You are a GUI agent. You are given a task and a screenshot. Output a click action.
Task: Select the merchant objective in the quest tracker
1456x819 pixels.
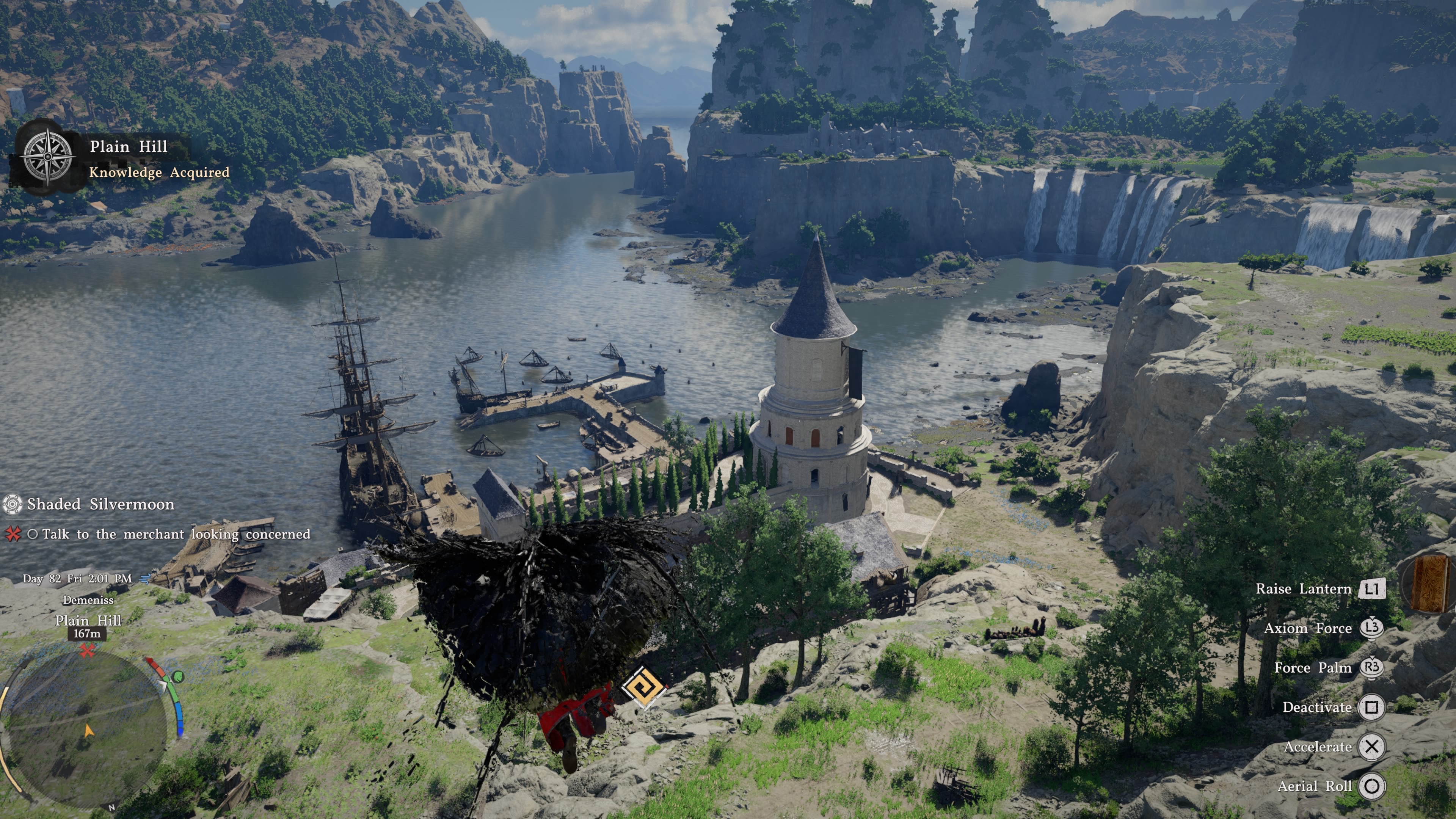coord(175,534)
